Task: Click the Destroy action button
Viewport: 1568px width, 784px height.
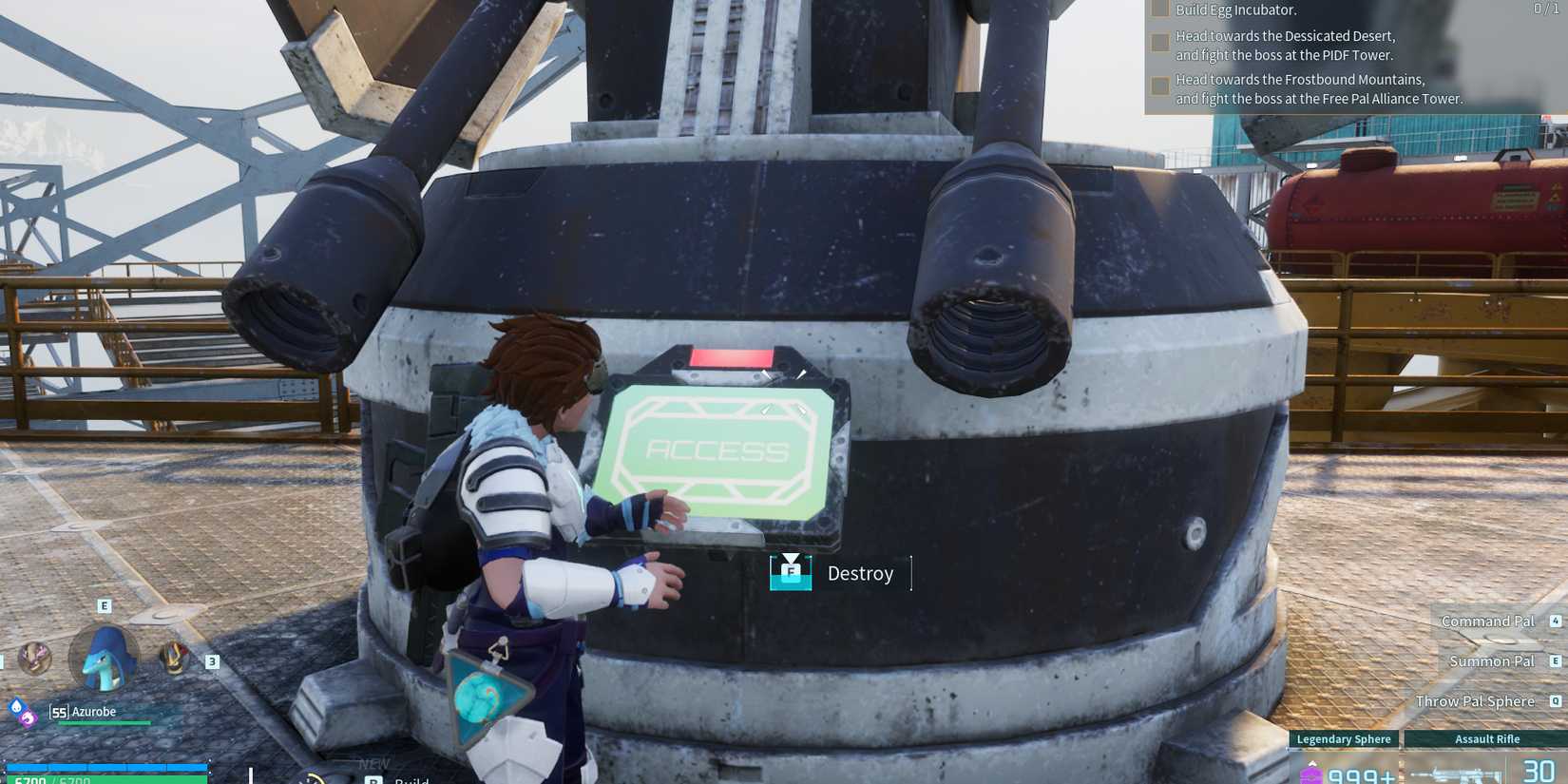Action: click(860, 573)
